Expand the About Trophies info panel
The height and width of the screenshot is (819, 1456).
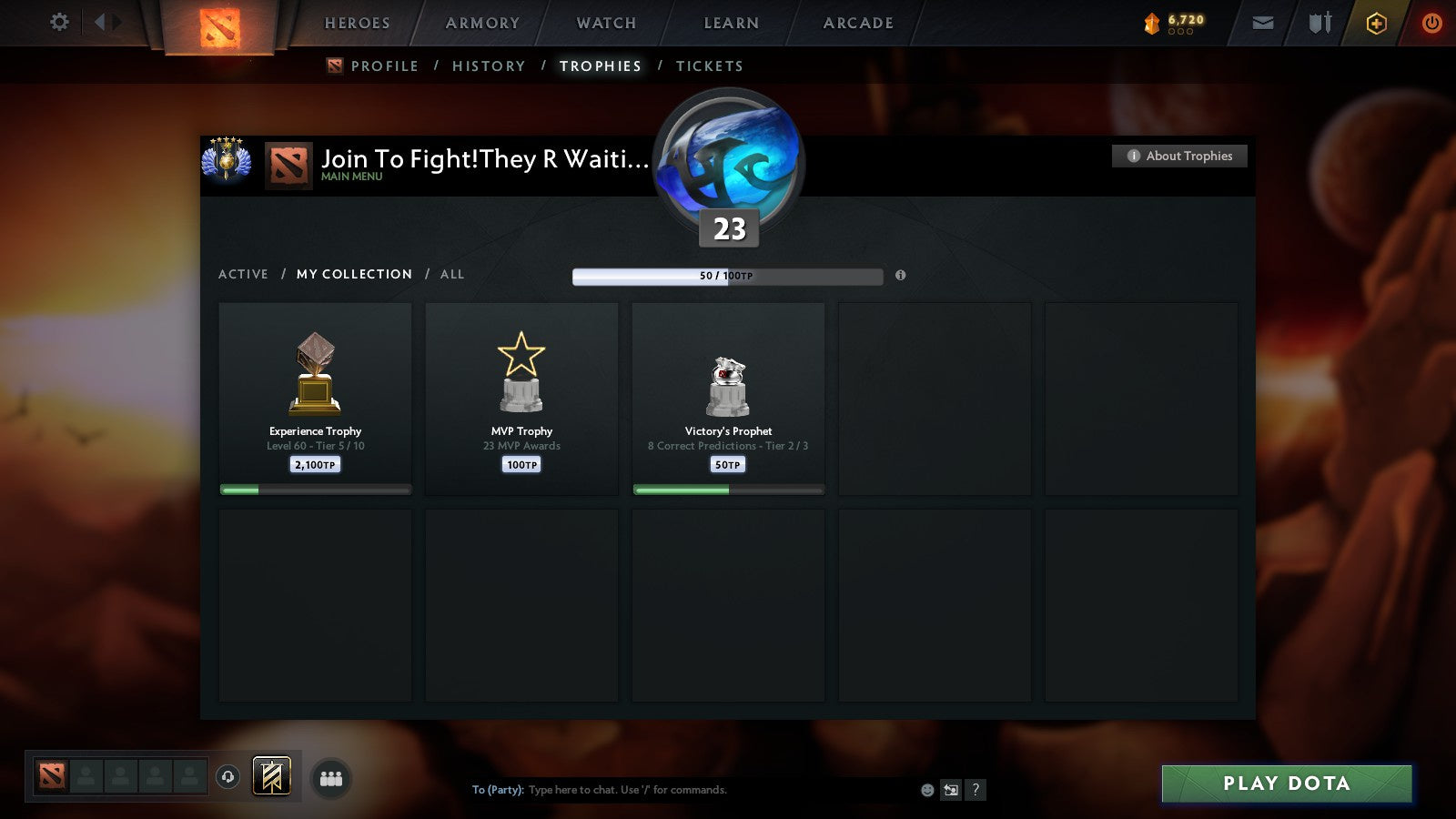(1179, 156)
